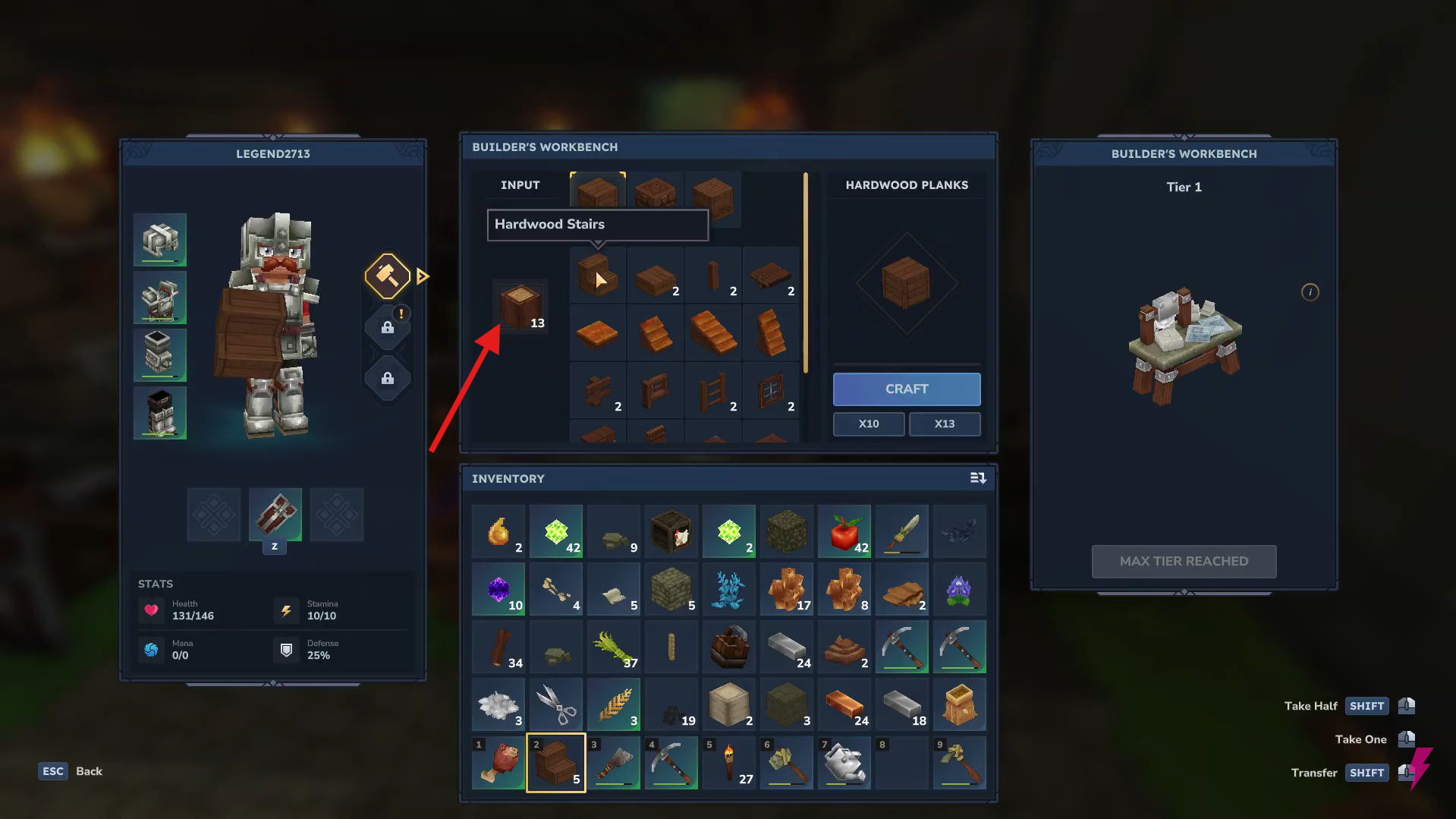Click the input slot holding 13 hardwood planks
The image size is (1456, 819).
click(520, 308)
